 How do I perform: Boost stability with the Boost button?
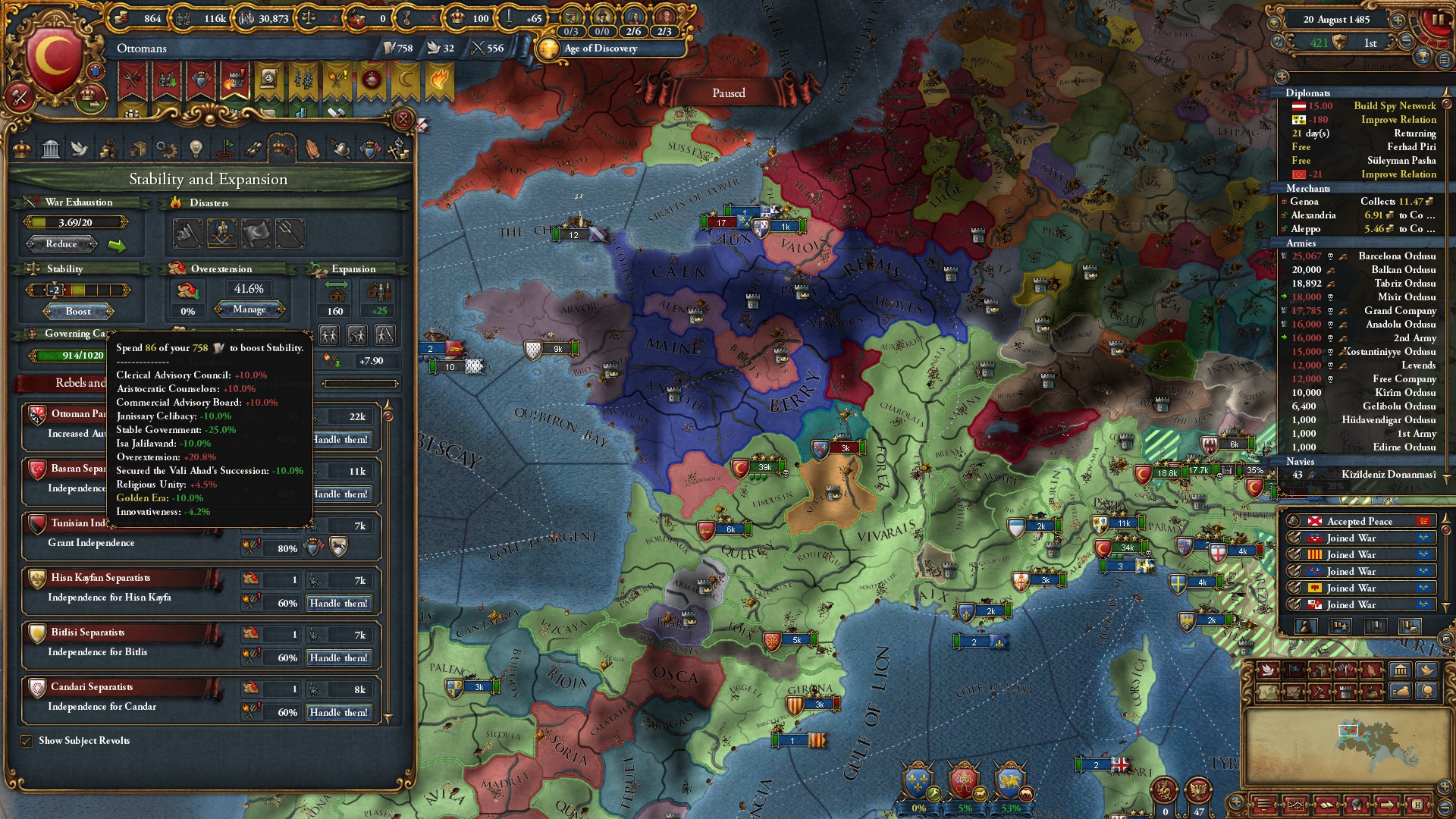click(78, 312)
